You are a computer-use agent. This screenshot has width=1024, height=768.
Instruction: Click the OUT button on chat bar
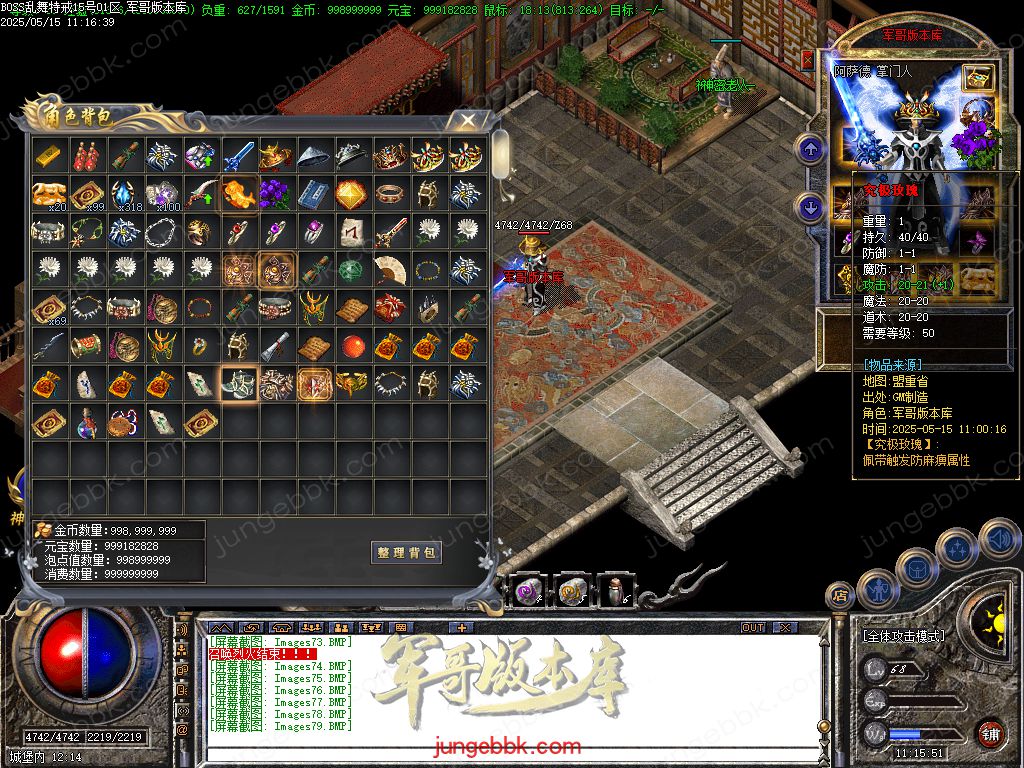tap(752, 628)
